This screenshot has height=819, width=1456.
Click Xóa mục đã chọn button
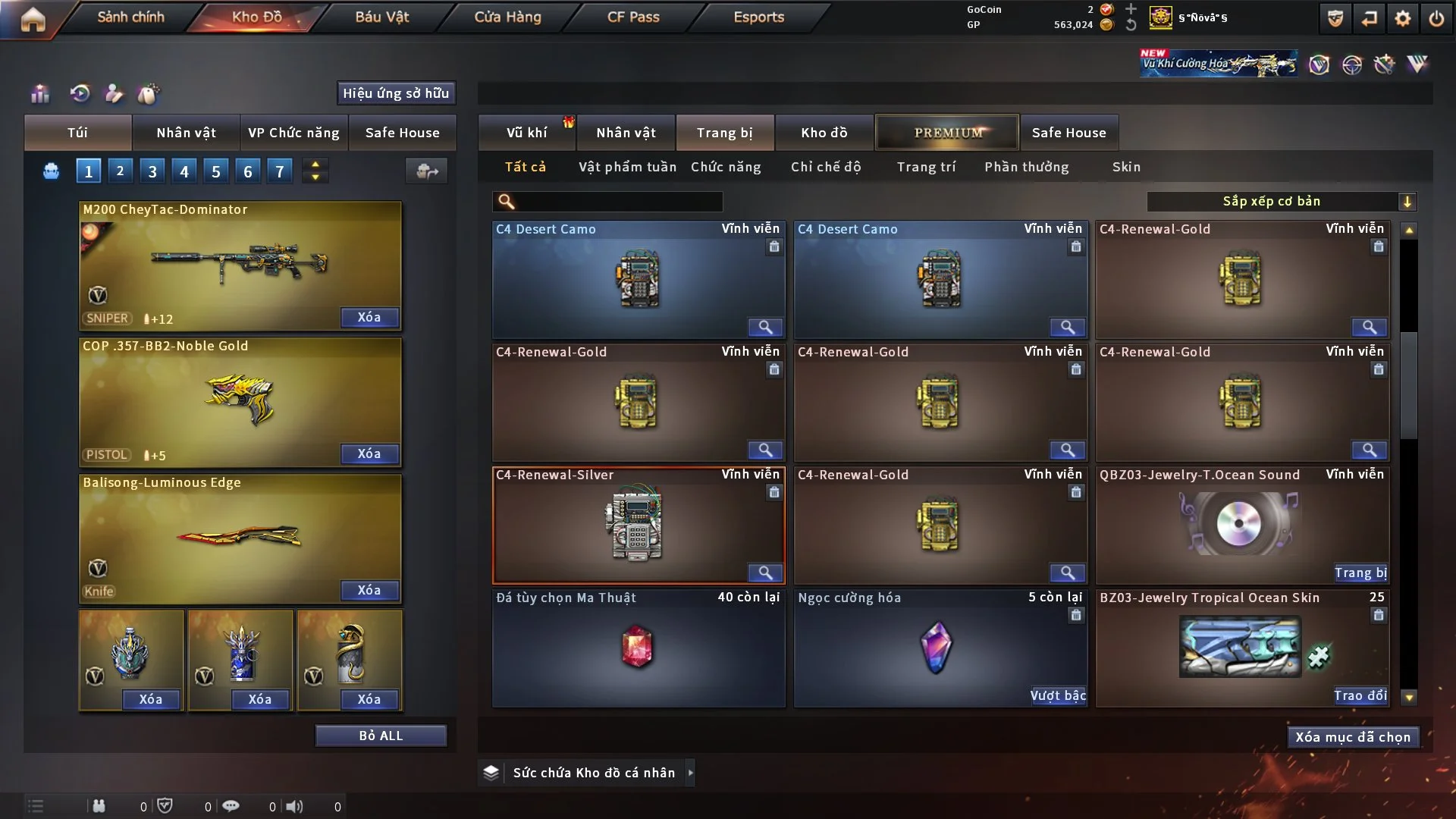tap(1353, 737)
